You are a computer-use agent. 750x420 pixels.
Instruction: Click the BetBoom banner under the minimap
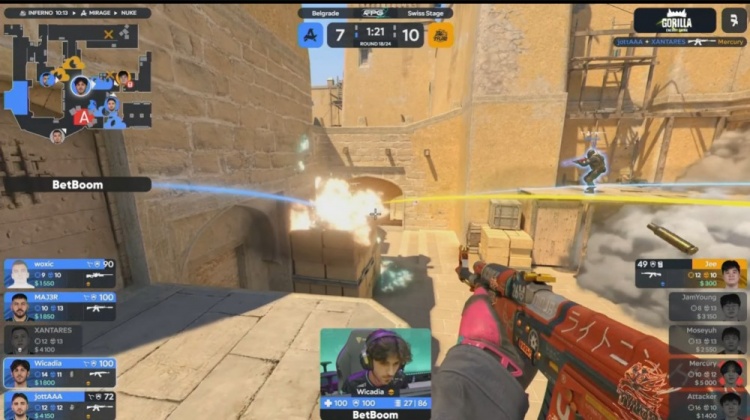(76, 185)
